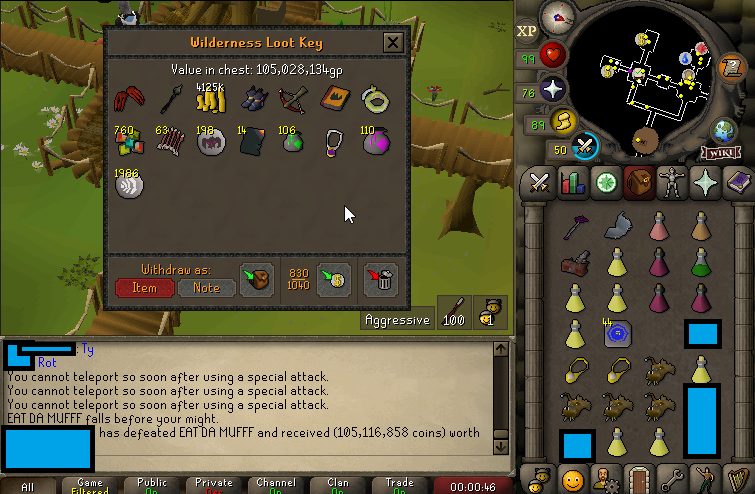Take the orange spell book from chest
Viewport: 755px width, 494px height.
coord(334,99)
